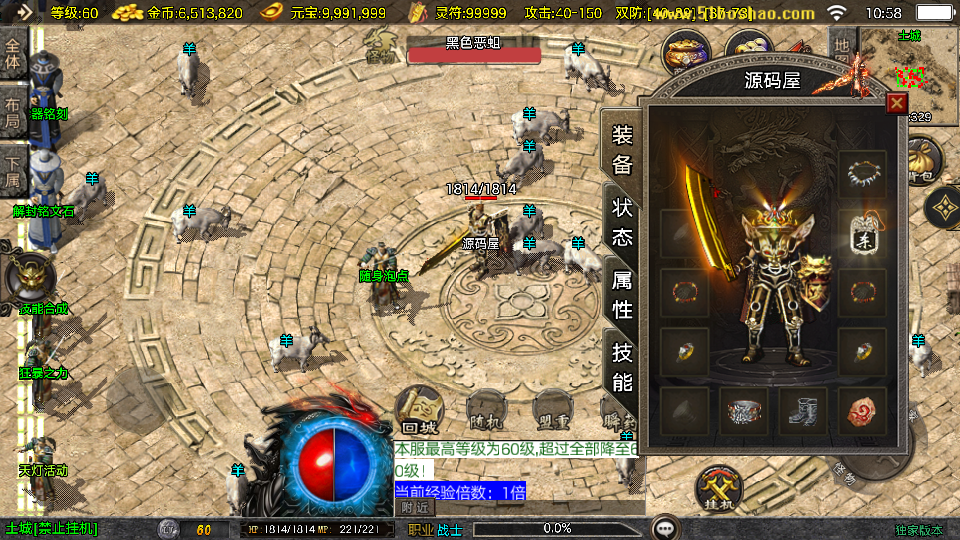Select the equipped necklace slot
The image size is (960, 540).
[862, 175]
